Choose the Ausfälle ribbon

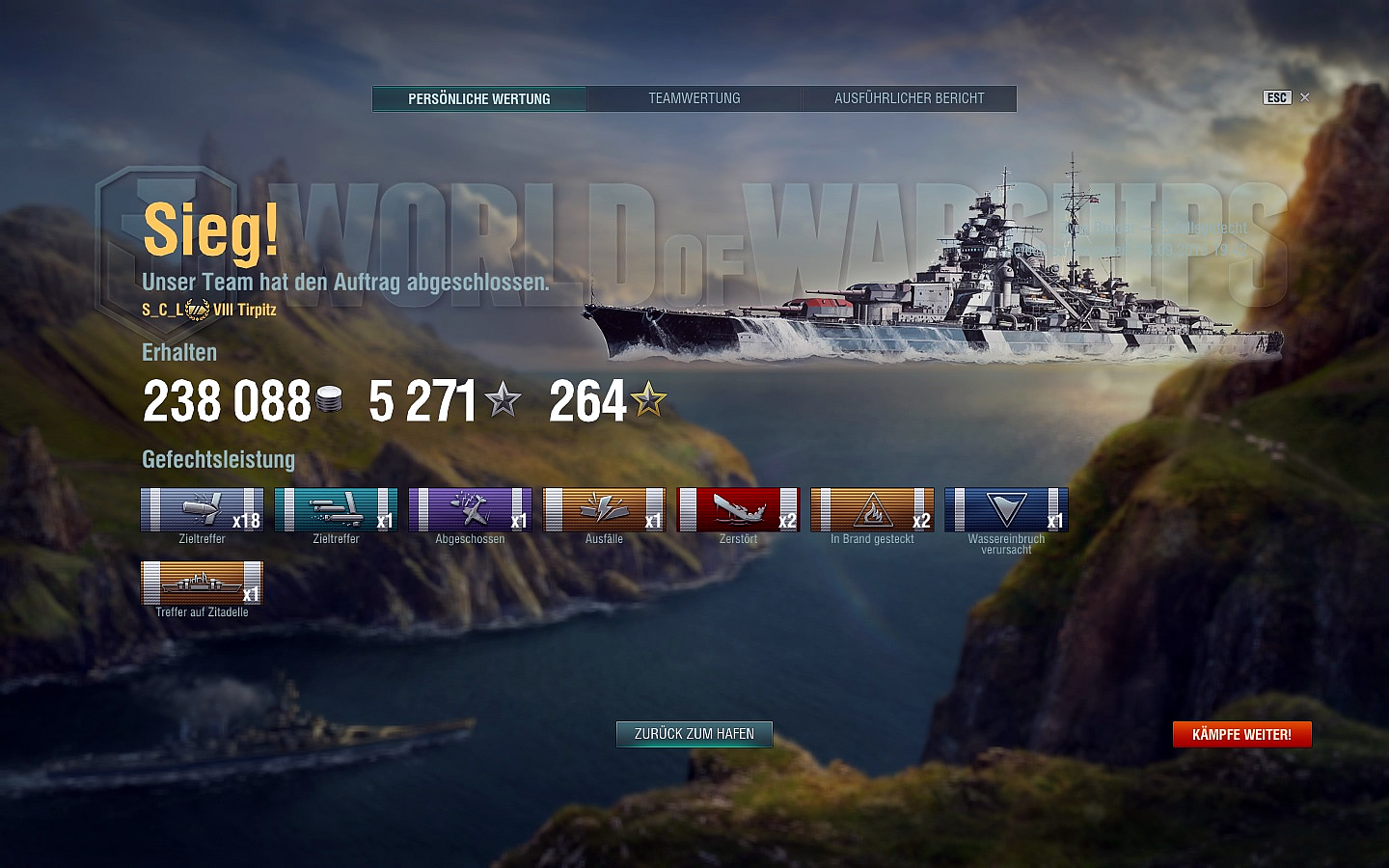[604, 510]
